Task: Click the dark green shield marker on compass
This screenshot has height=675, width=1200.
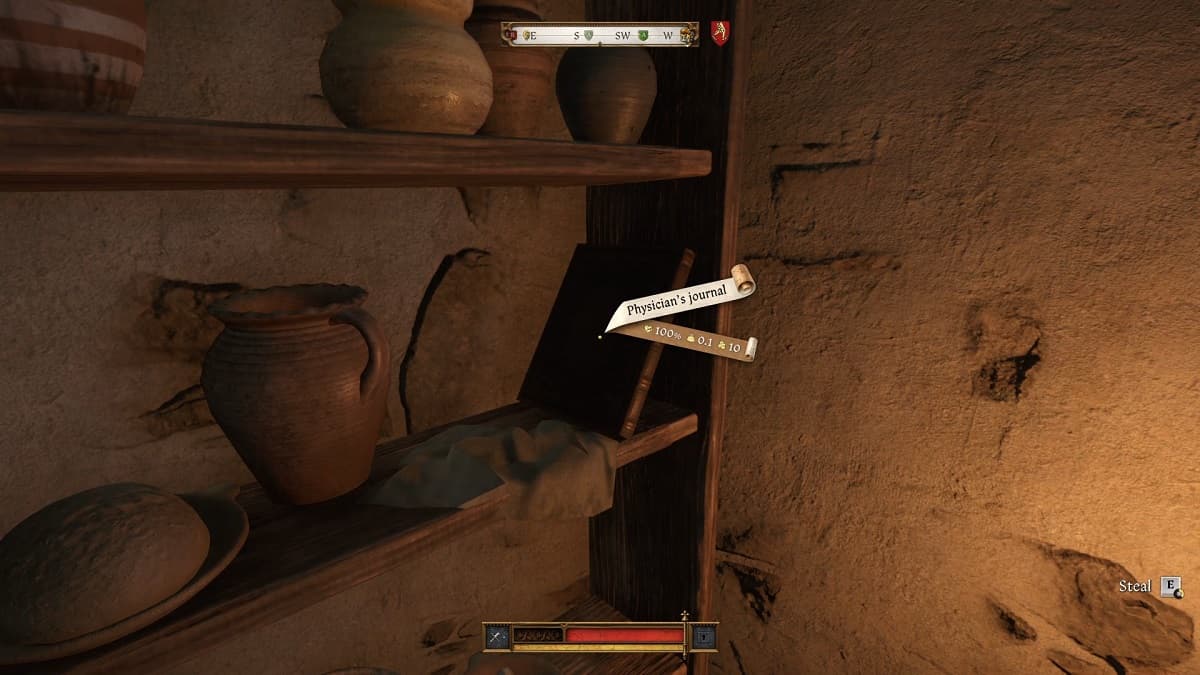Action: [643, 36]
